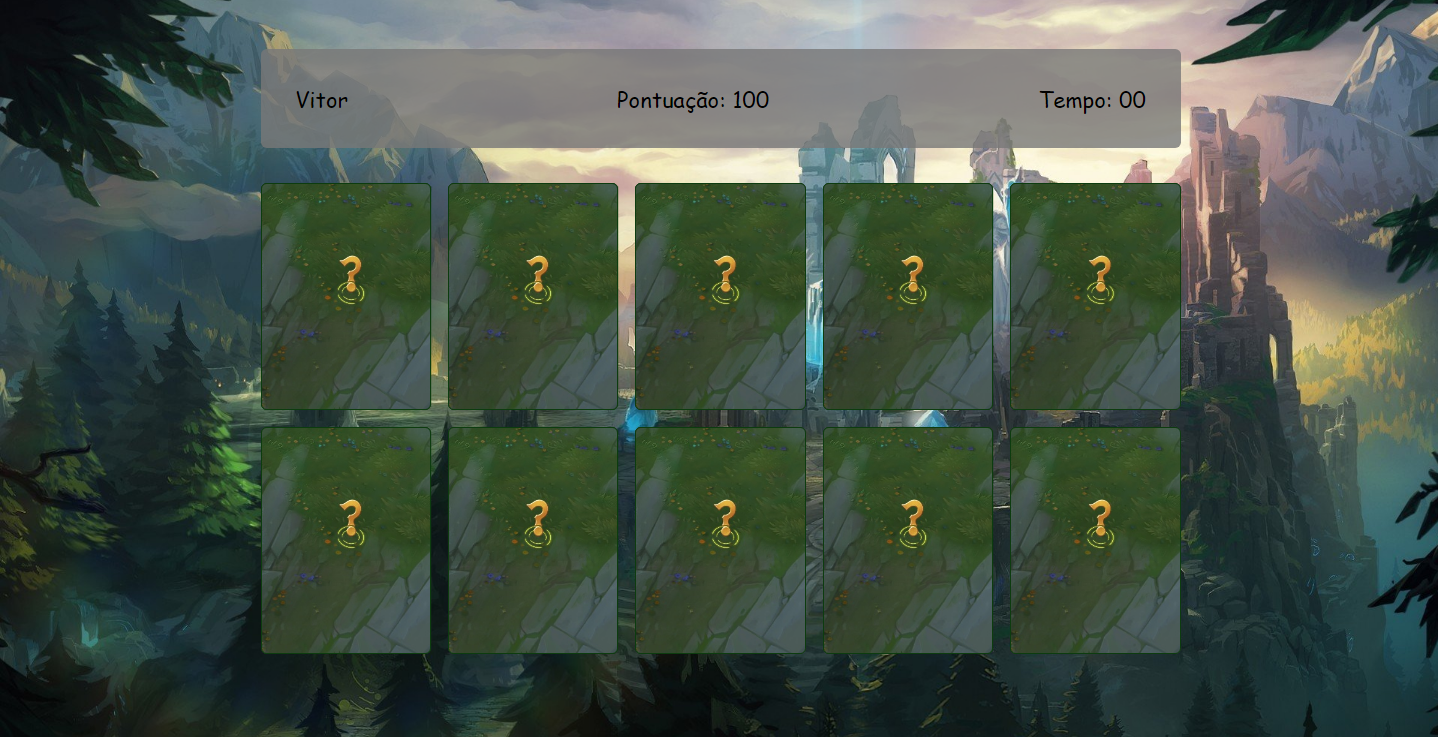Flip the first card in the top row
1438x737 pixels.
(x=346, y=295)
